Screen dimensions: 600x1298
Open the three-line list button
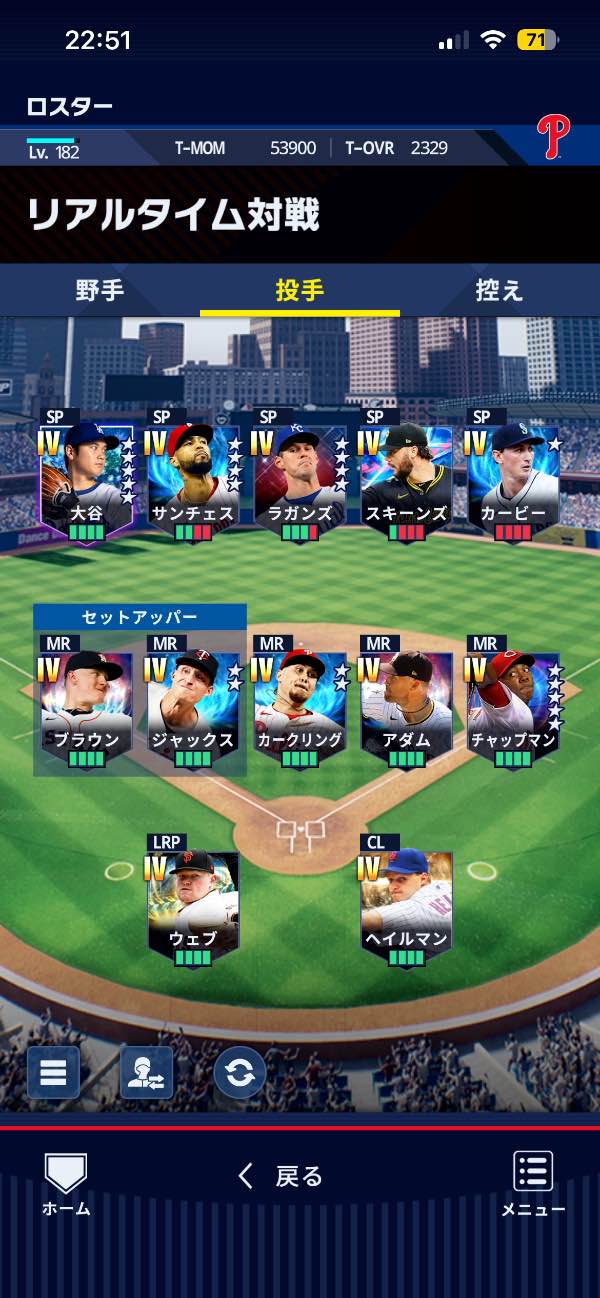[x=53, y=1073]
